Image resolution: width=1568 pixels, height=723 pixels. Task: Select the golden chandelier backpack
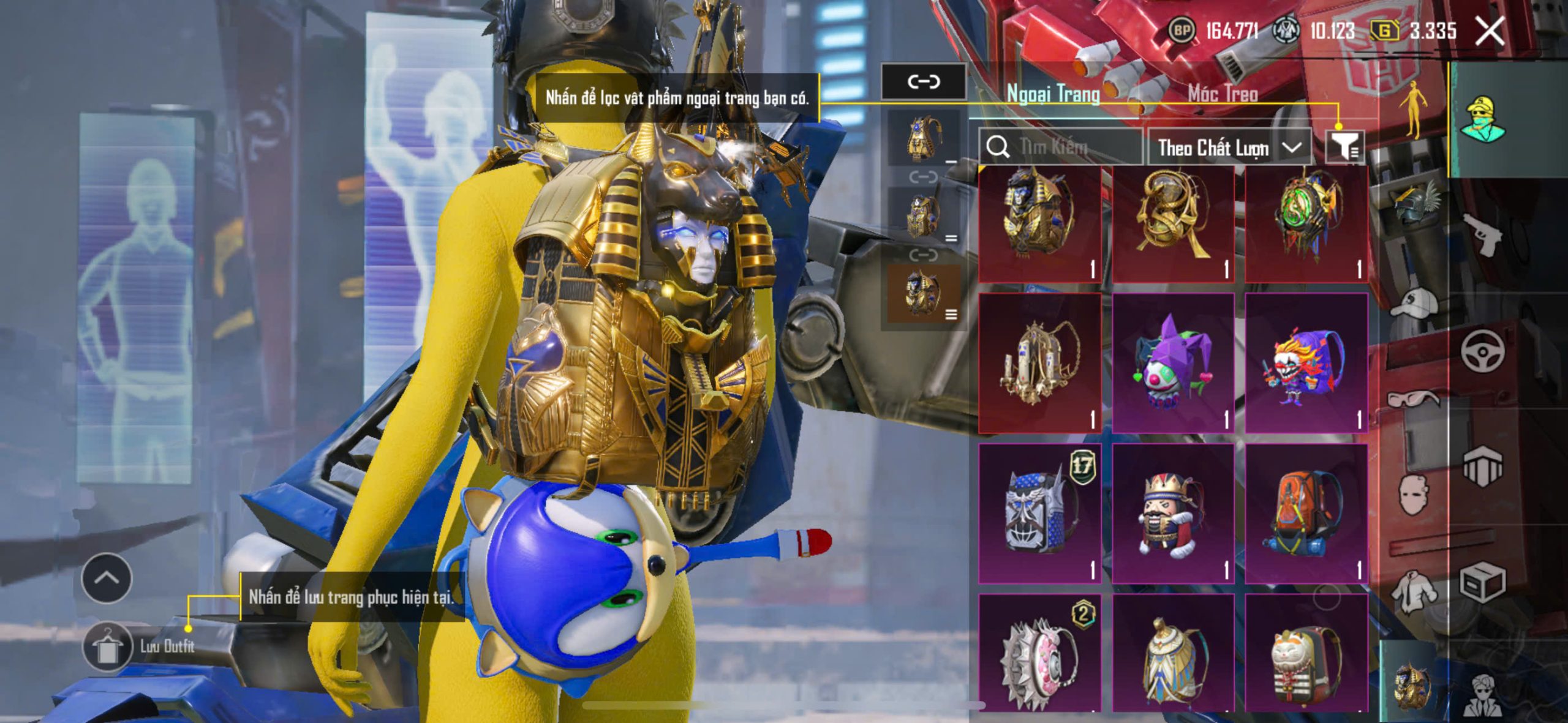point(1039,362)
